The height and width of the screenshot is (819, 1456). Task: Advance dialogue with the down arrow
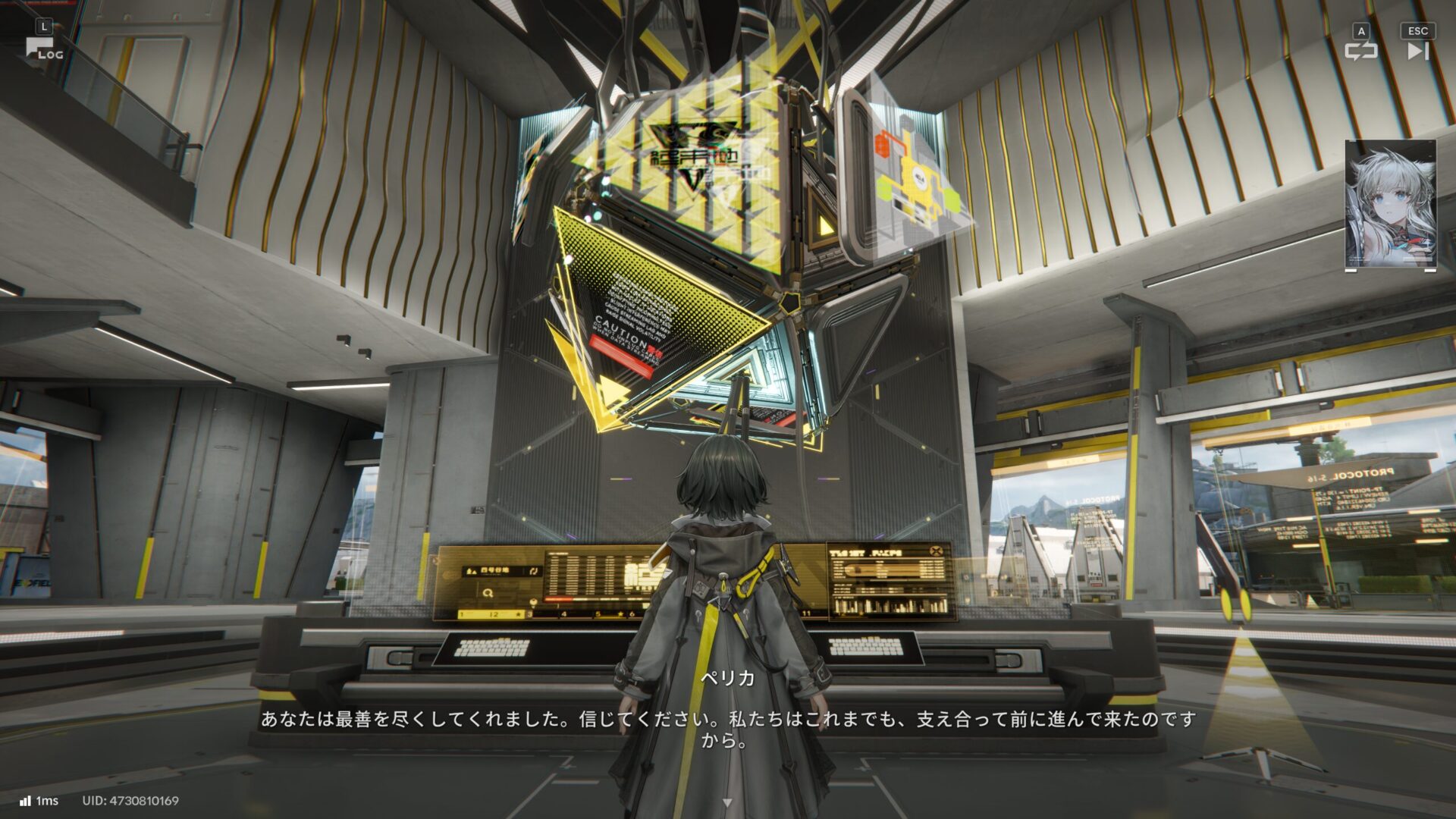[727, 802]
